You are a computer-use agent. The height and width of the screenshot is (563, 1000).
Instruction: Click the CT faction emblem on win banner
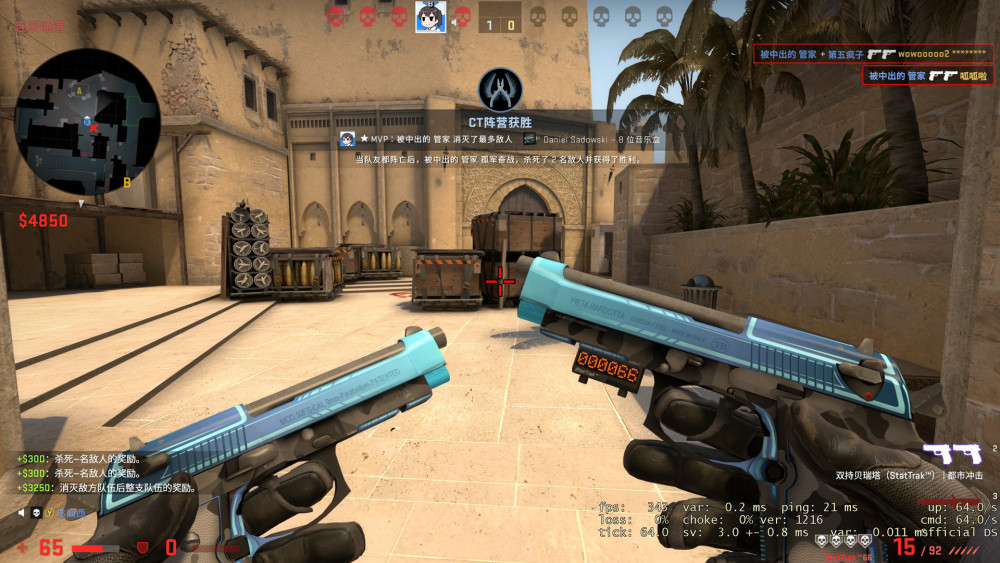click(500, 89)
